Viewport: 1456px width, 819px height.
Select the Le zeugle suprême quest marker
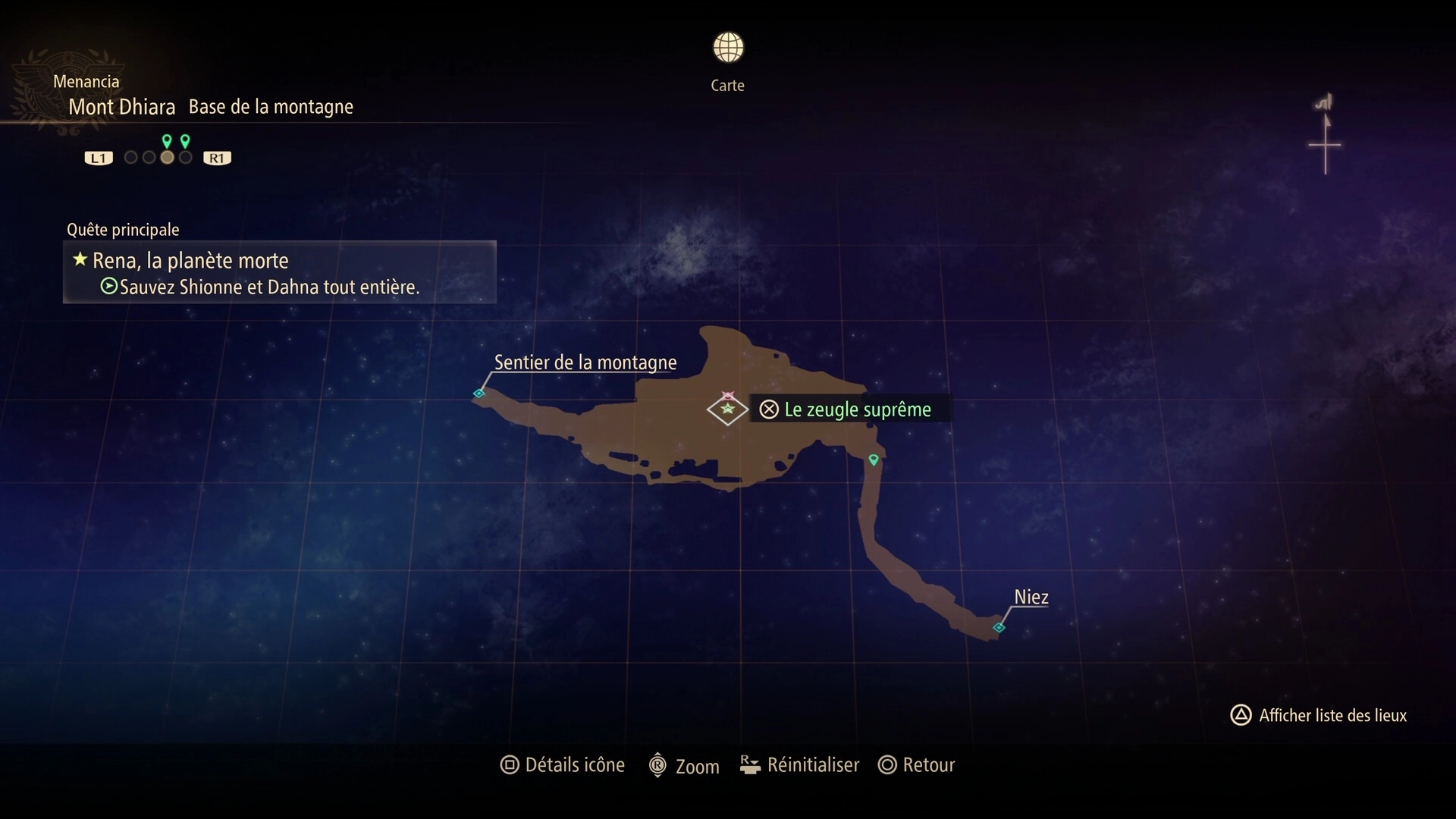pos(728,409)
